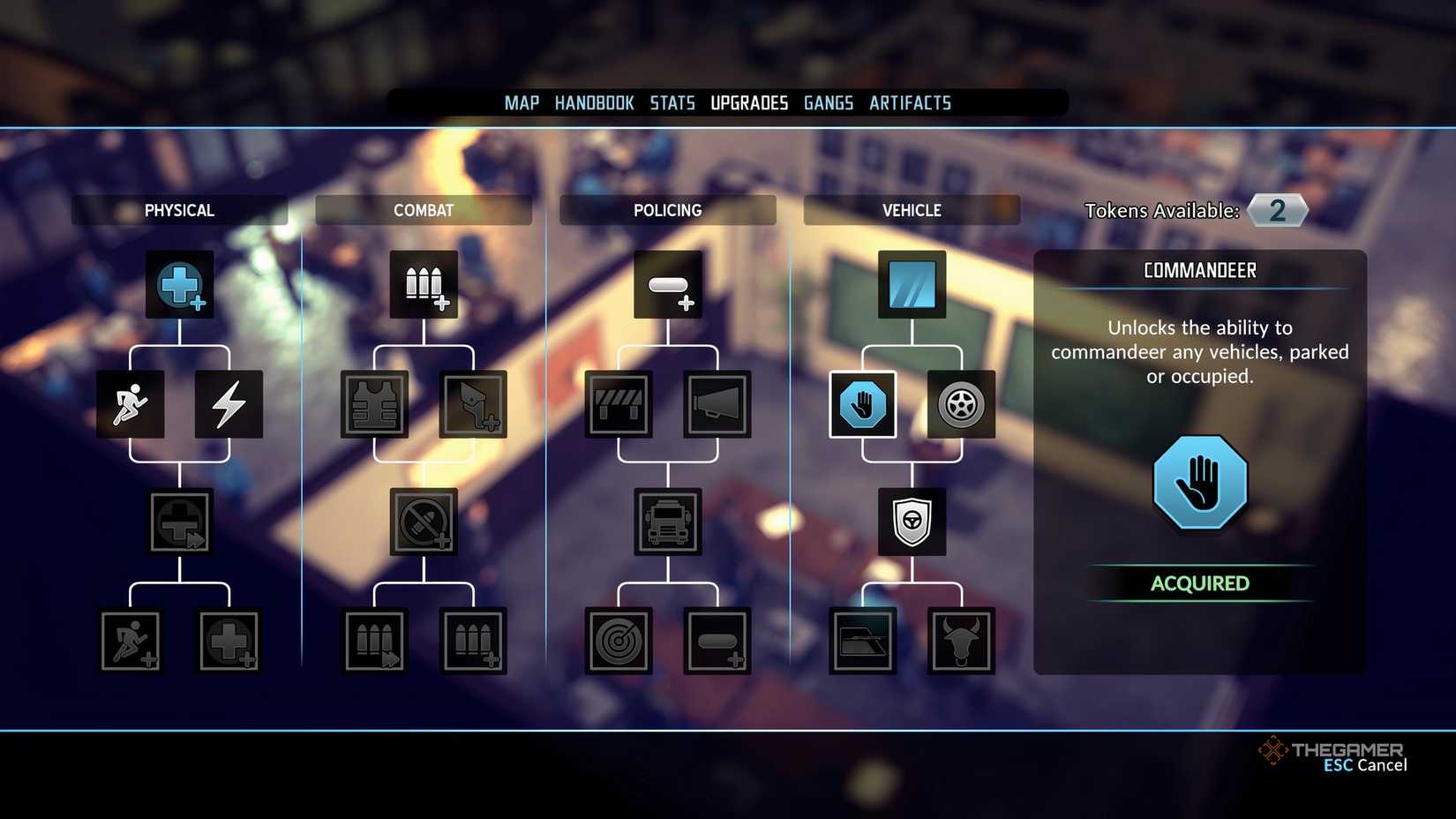Viewport: 1456px width, 819px height.
Task: Click the roadblock barrier upgrade in Policing tree
Action: pyautogui.click(x=619, y=405)
